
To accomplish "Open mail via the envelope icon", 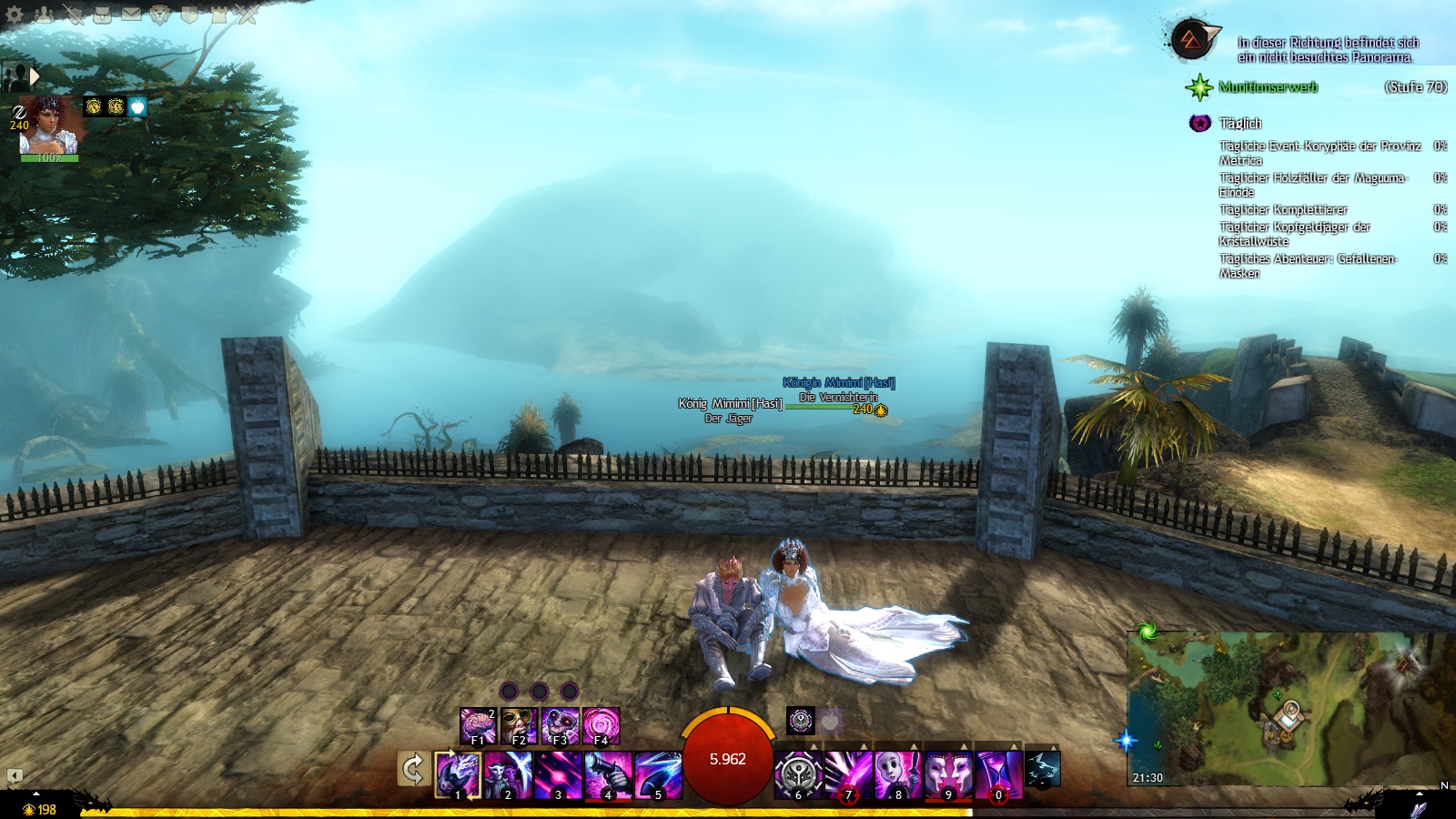I will pos(132,14).
